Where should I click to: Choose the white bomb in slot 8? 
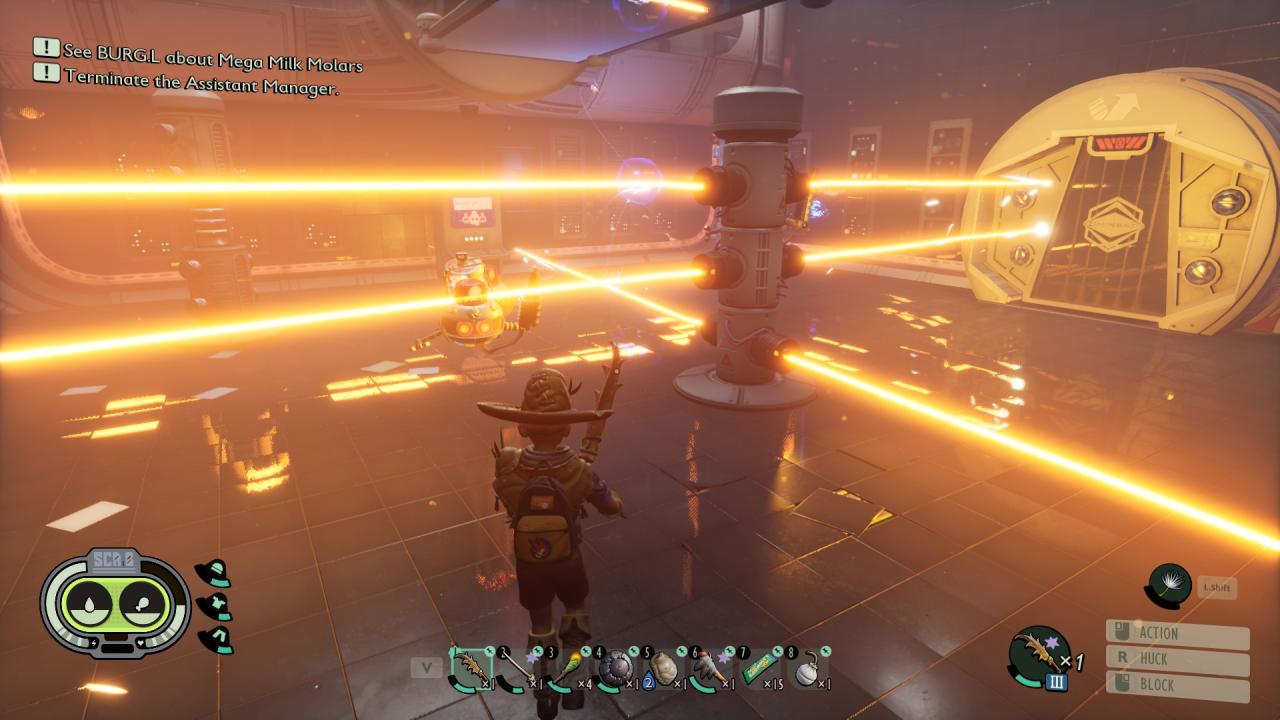808,668
